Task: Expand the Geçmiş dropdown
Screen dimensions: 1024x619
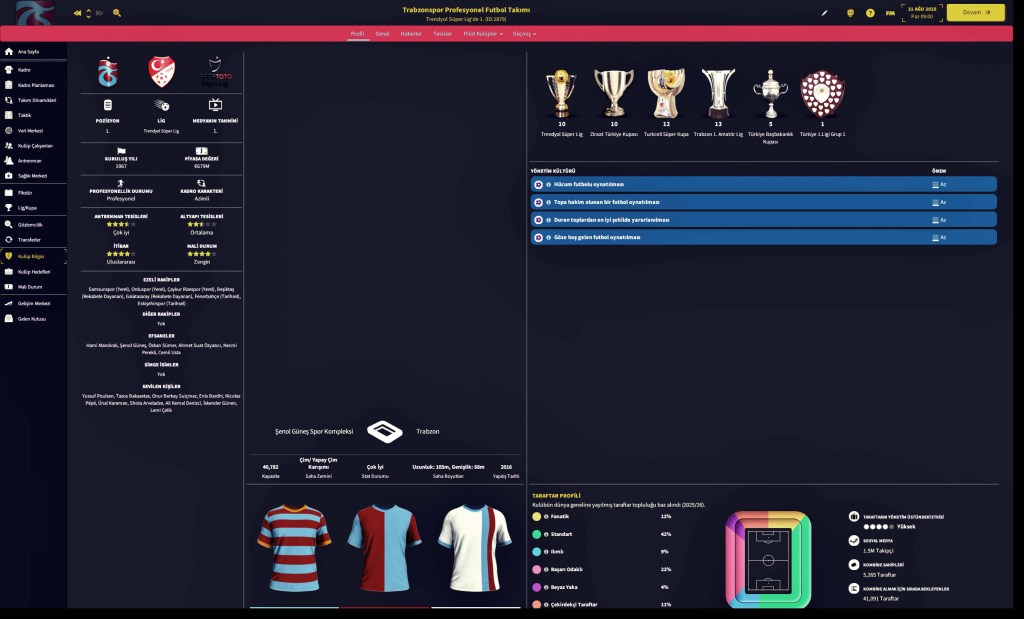Action: pos(524,34)
